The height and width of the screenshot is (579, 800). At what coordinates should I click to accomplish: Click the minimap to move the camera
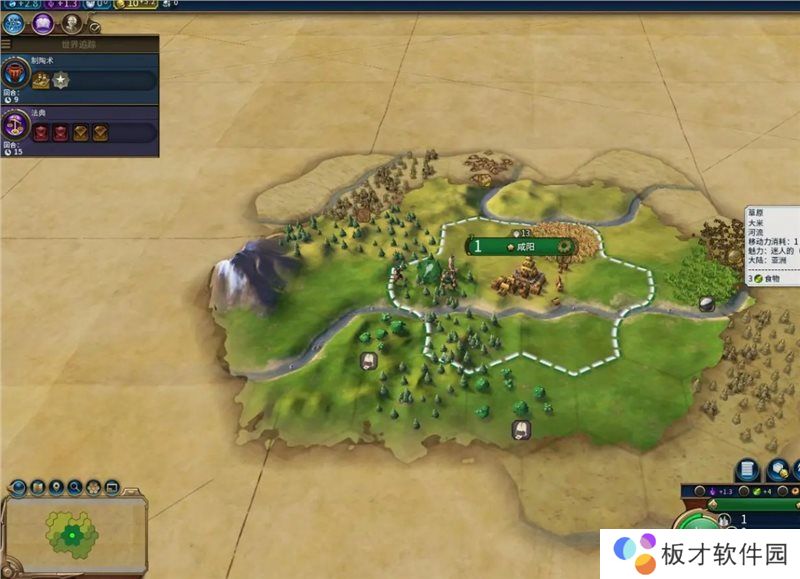click(x=72, y=534)
